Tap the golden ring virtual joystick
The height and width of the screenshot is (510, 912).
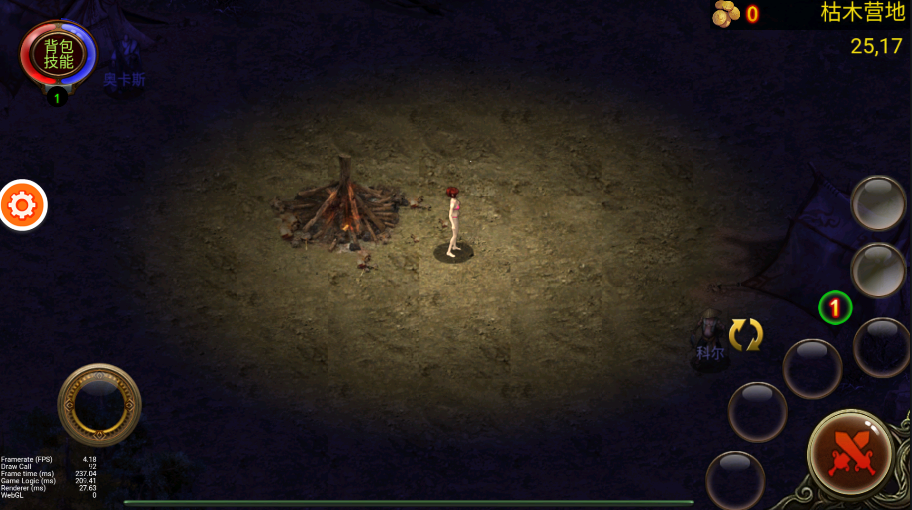(99, 404)
